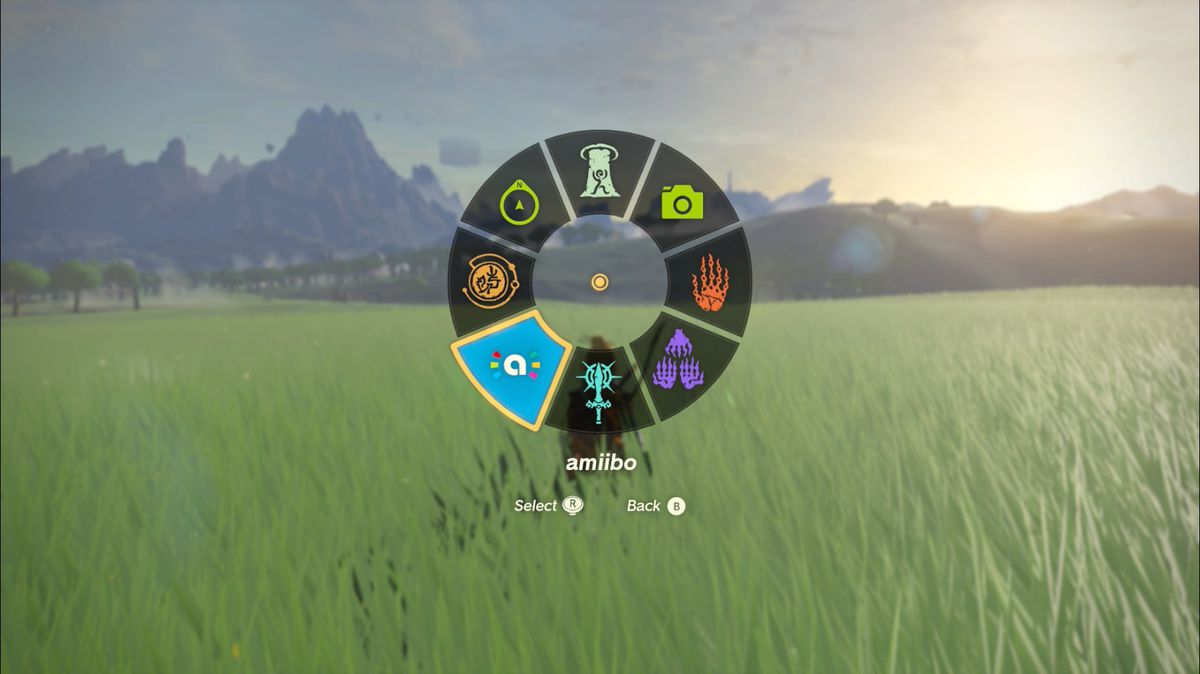Pick the purple Fuse ability
Screen dimensions: 1200x674
pos(678,360)
